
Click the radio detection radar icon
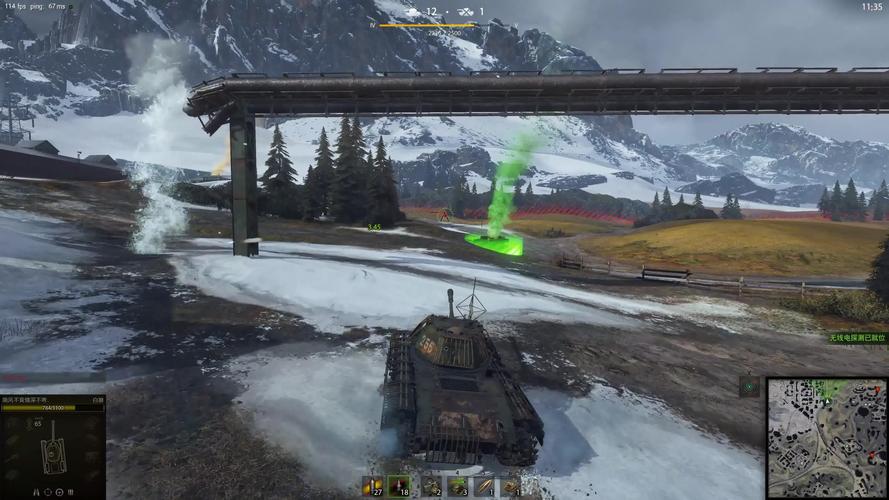(749, 386)
